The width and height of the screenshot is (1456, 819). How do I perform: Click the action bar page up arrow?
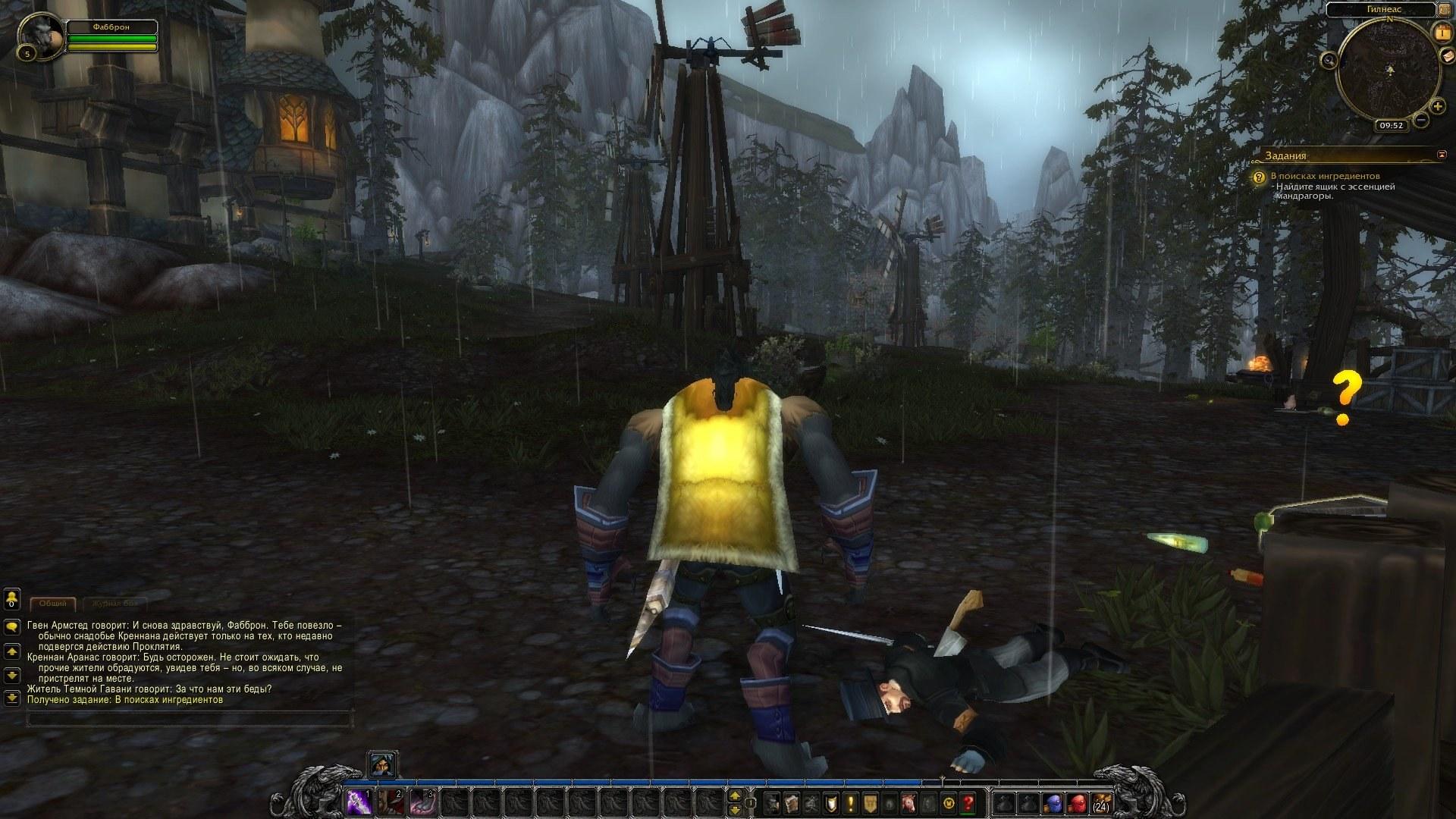point(734,795)
